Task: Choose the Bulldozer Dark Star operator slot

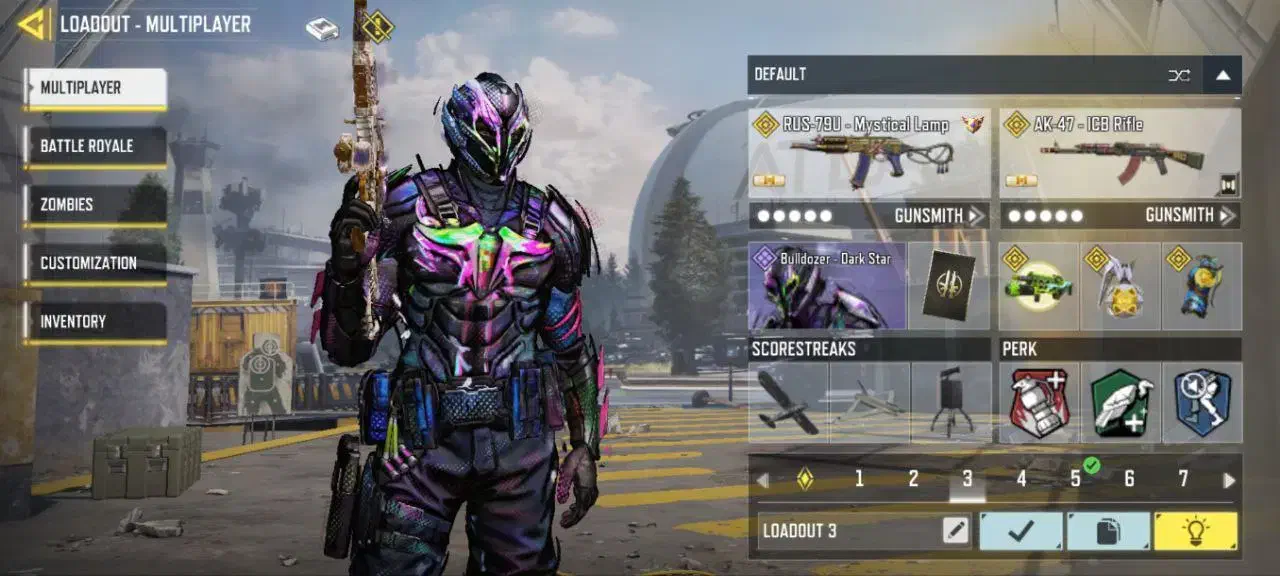Action: point(827,287)
